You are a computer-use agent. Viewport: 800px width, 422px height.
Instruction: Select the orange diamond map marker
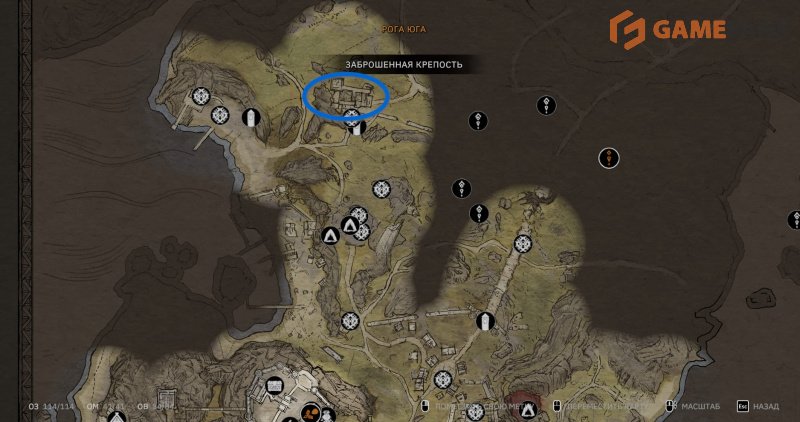[610, 156]
